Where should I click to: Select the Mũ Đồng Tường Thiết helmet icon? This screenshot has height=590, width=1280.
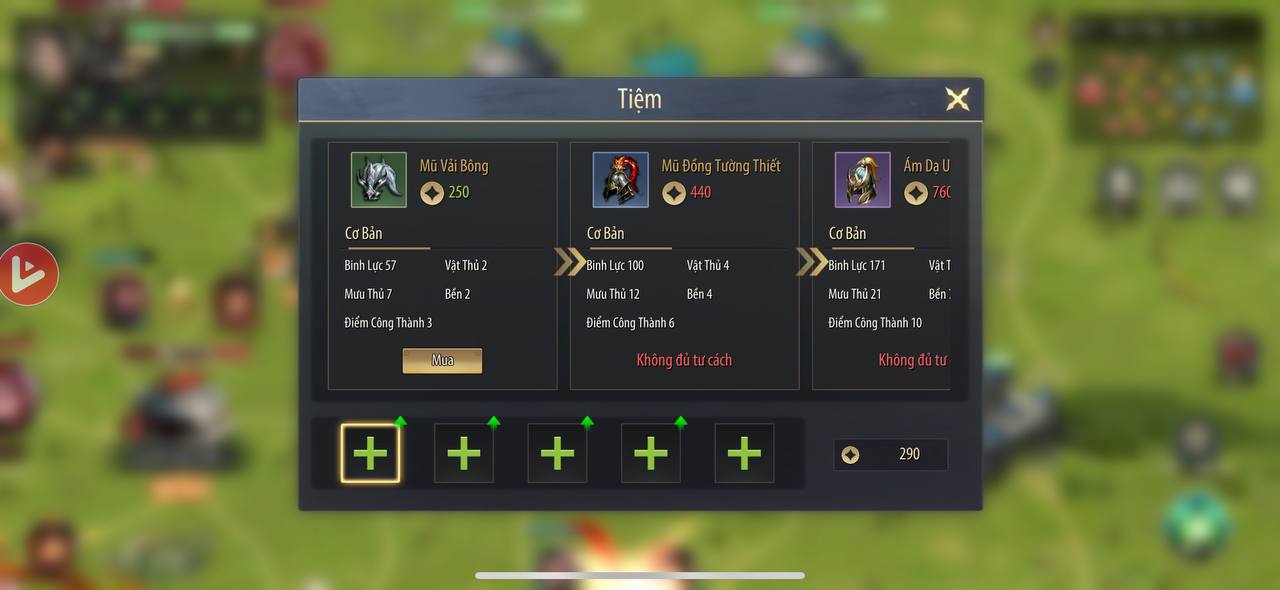pyautogui.click(x=620, y=180)
